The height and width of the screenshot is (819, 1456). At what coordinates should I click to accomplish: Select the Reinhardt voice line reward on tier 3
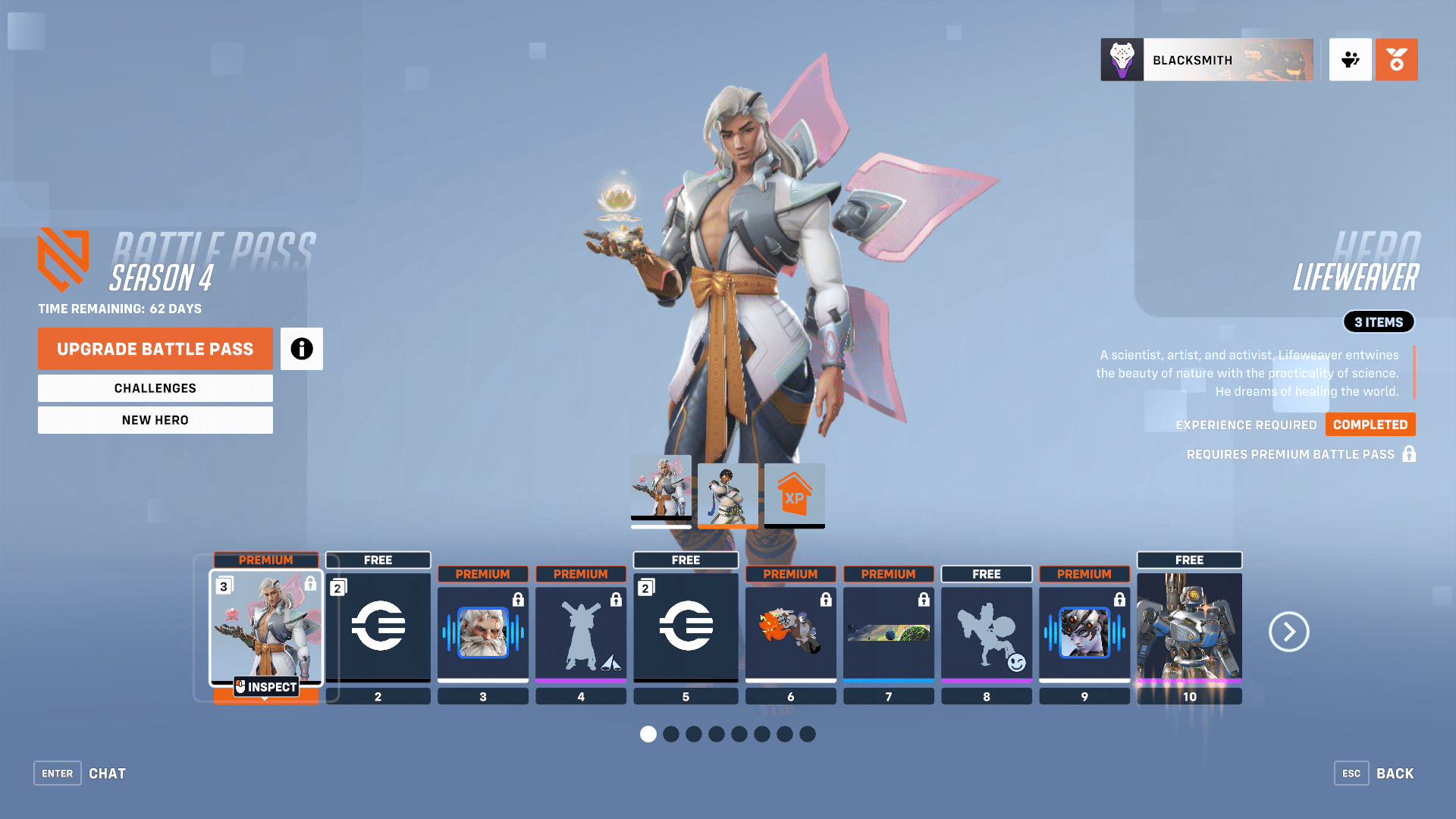(x=483, y=631)
